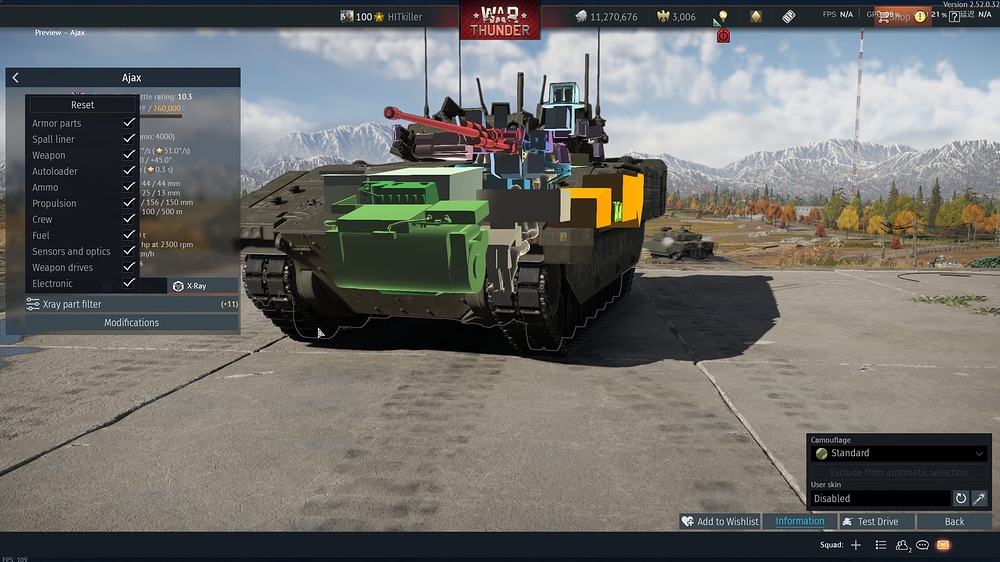1000x562 pixels.
Task: Open the orange mail inbox icon
Action: coord(943,545)
